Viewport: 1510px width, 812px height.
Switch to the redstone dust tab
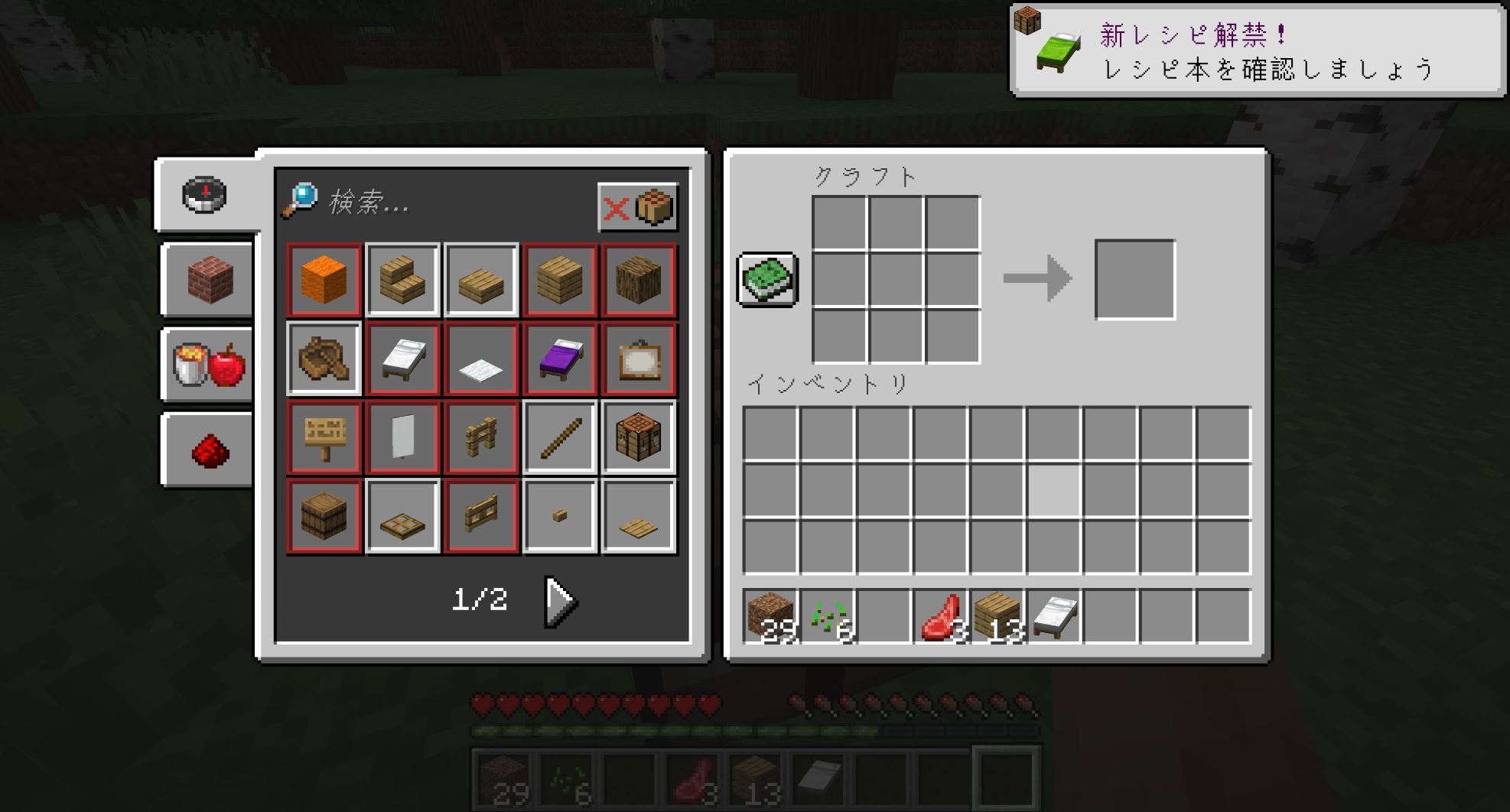(209, 450)
